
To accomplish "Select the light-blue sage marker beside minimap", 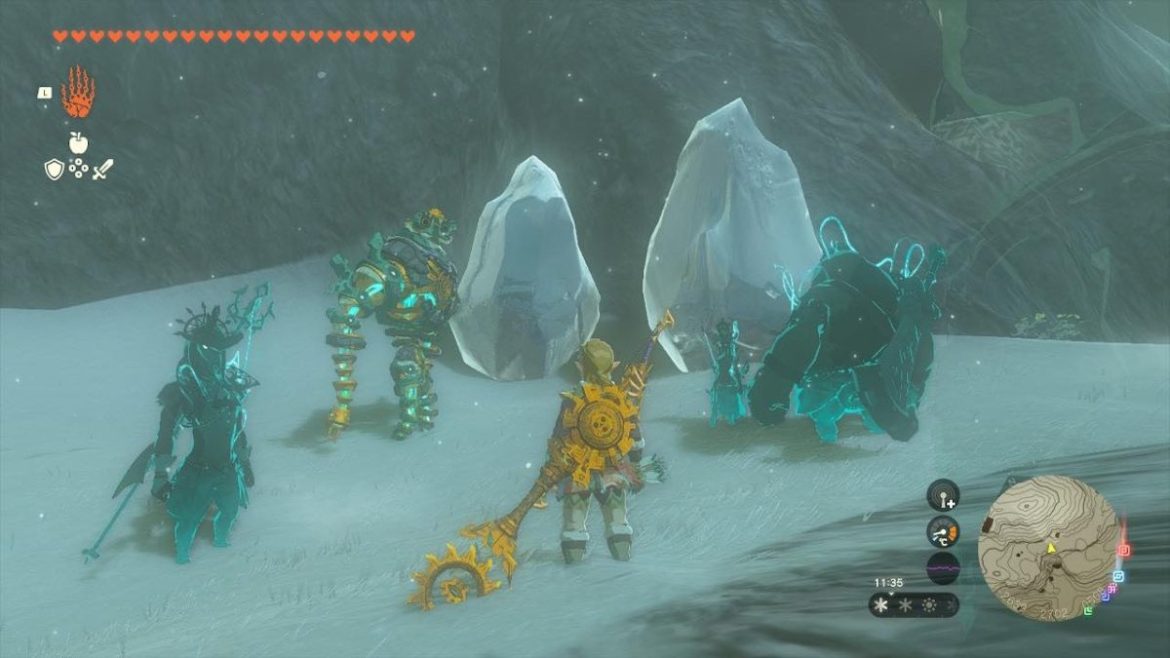I will coord(1117,577).
